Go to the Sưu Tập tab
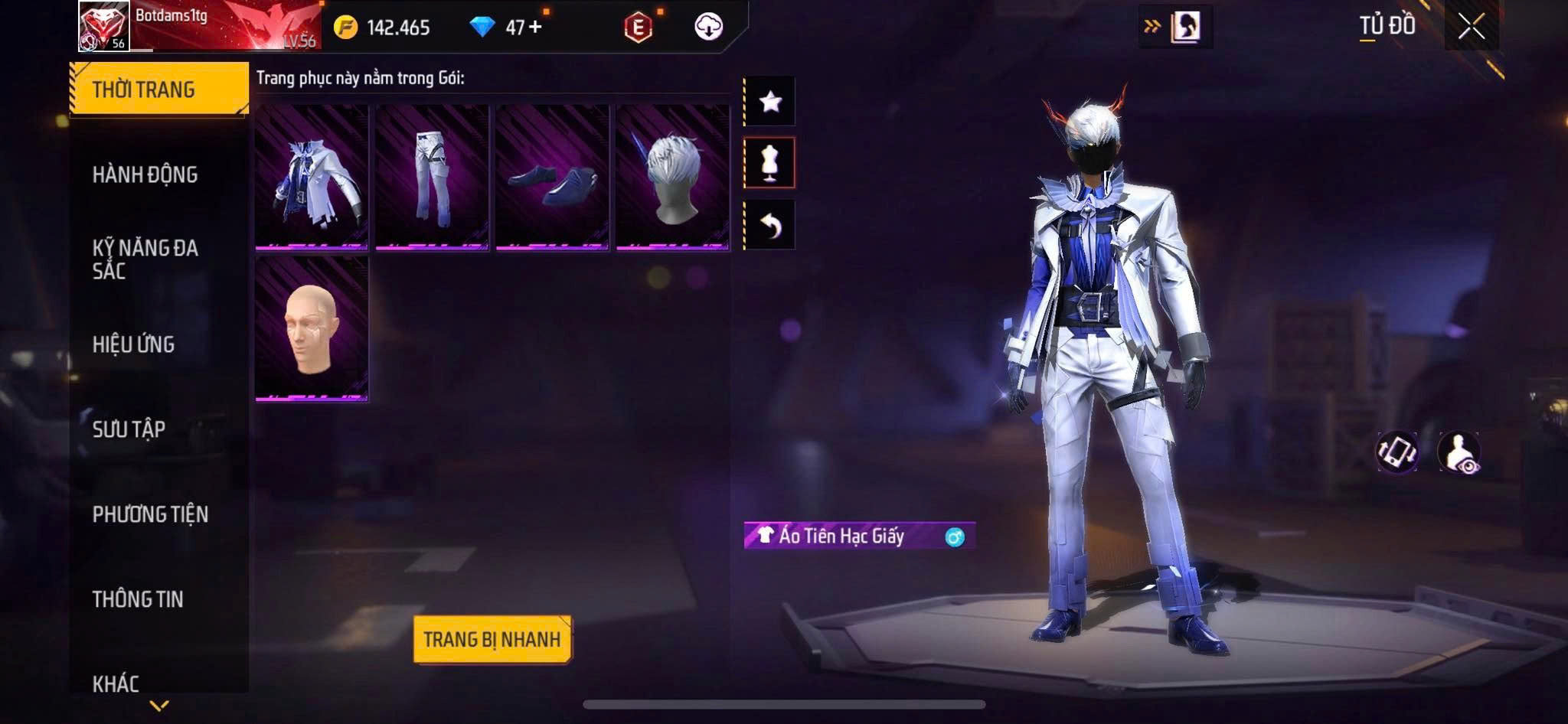The height and width of the screenshot is (724, 1568). pos(129,429)
